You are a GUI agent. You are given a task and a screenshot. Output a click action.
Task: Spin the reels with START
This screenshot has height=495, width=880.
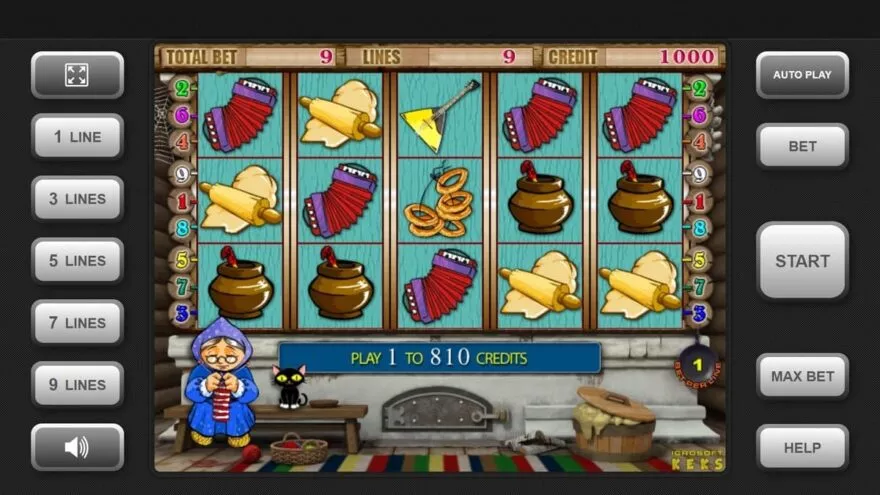tap(802, 261)
